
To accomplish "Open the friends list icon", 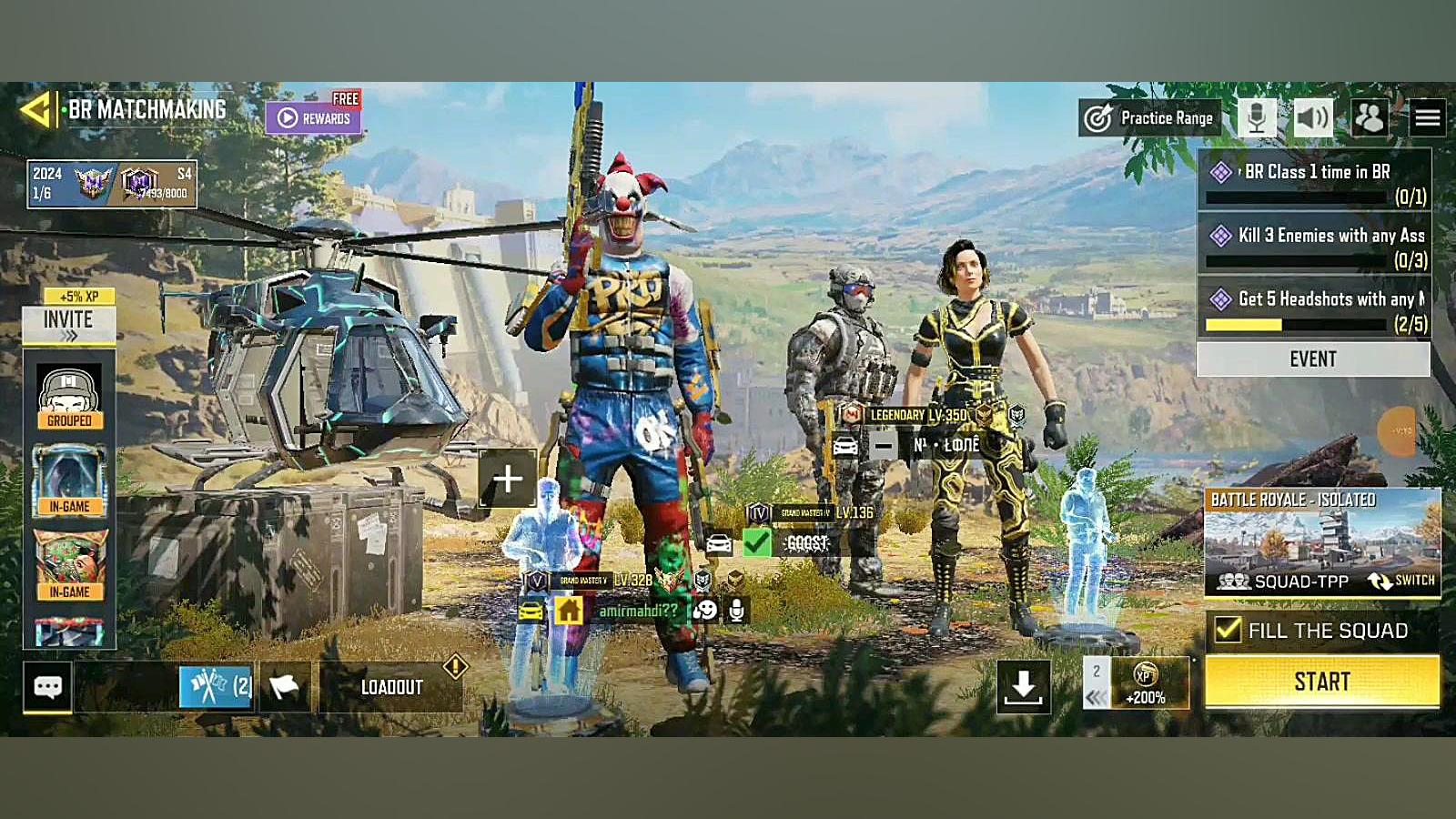I will click(x=1370, y=118).
